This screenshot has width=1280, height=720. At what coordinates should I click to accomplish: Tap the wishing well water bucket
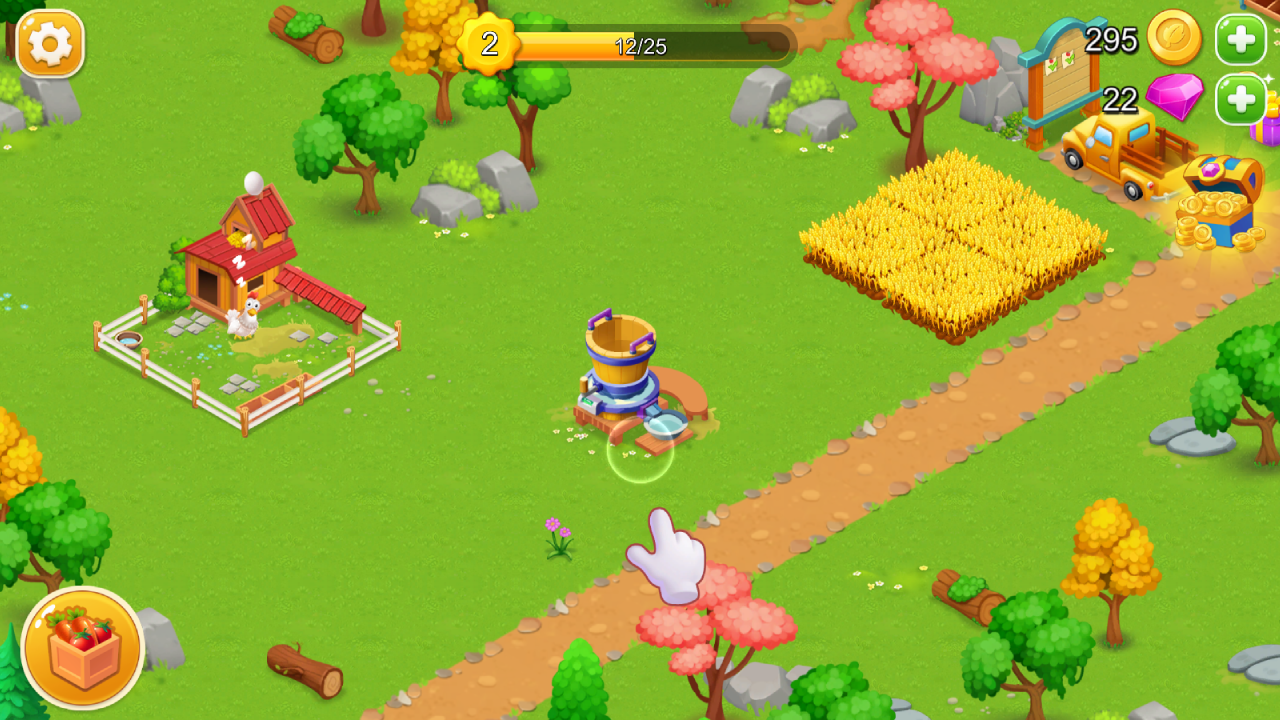618,350
